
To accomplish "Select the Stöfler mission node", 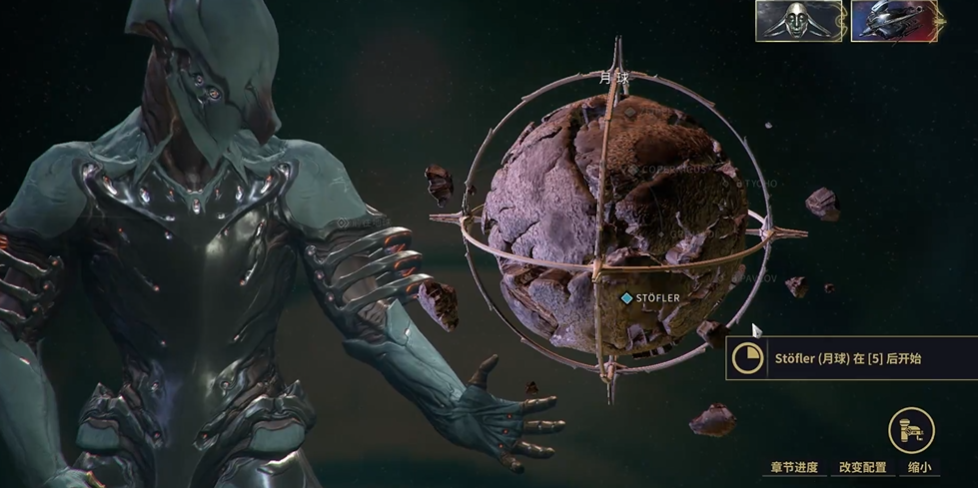I will [x=627, y=298].
